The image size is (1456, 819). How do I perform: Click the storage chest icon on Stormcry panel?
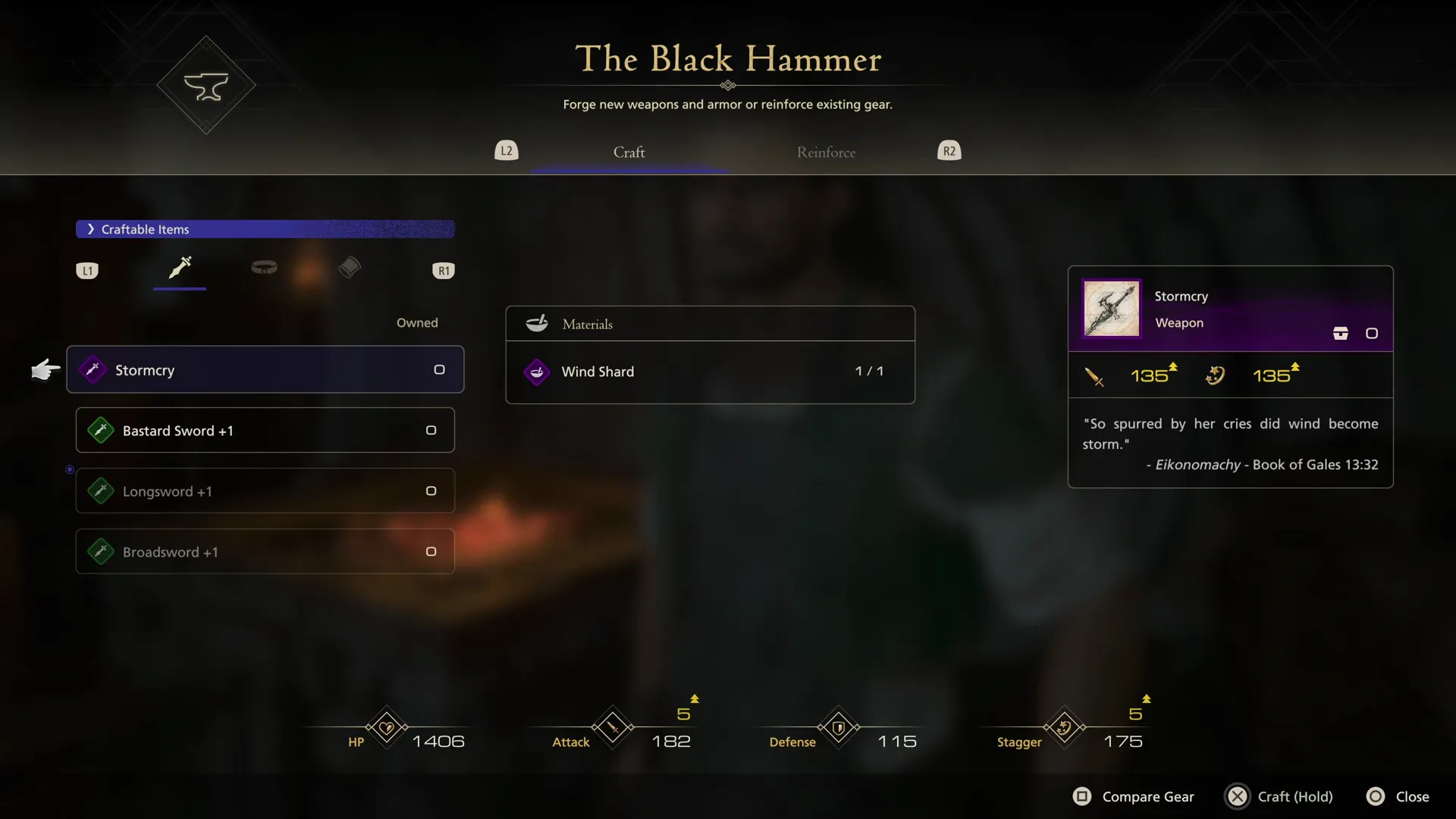point(1341,332)
